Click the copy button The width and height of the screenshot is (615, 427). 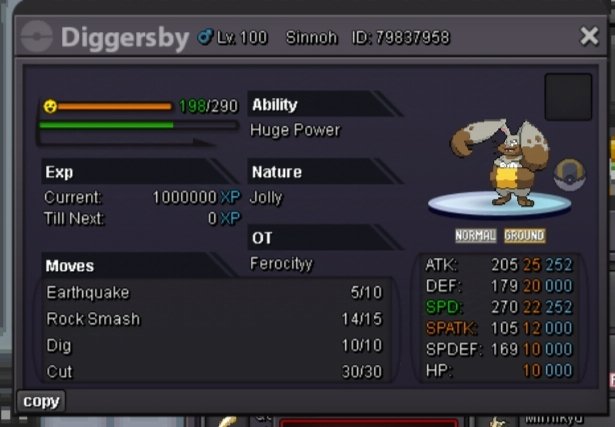tap(41, 401)
